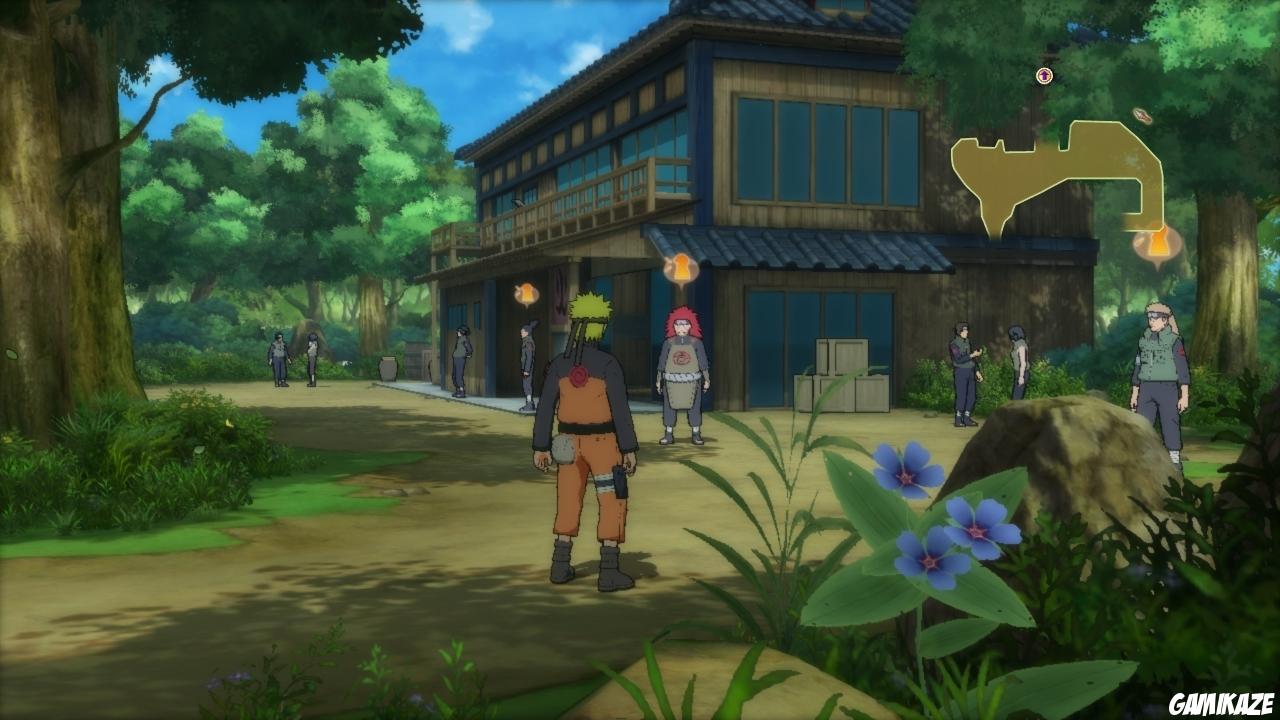
Task: Select the leaf emblem icon beside the minimap
Action: coord(1141,114)
